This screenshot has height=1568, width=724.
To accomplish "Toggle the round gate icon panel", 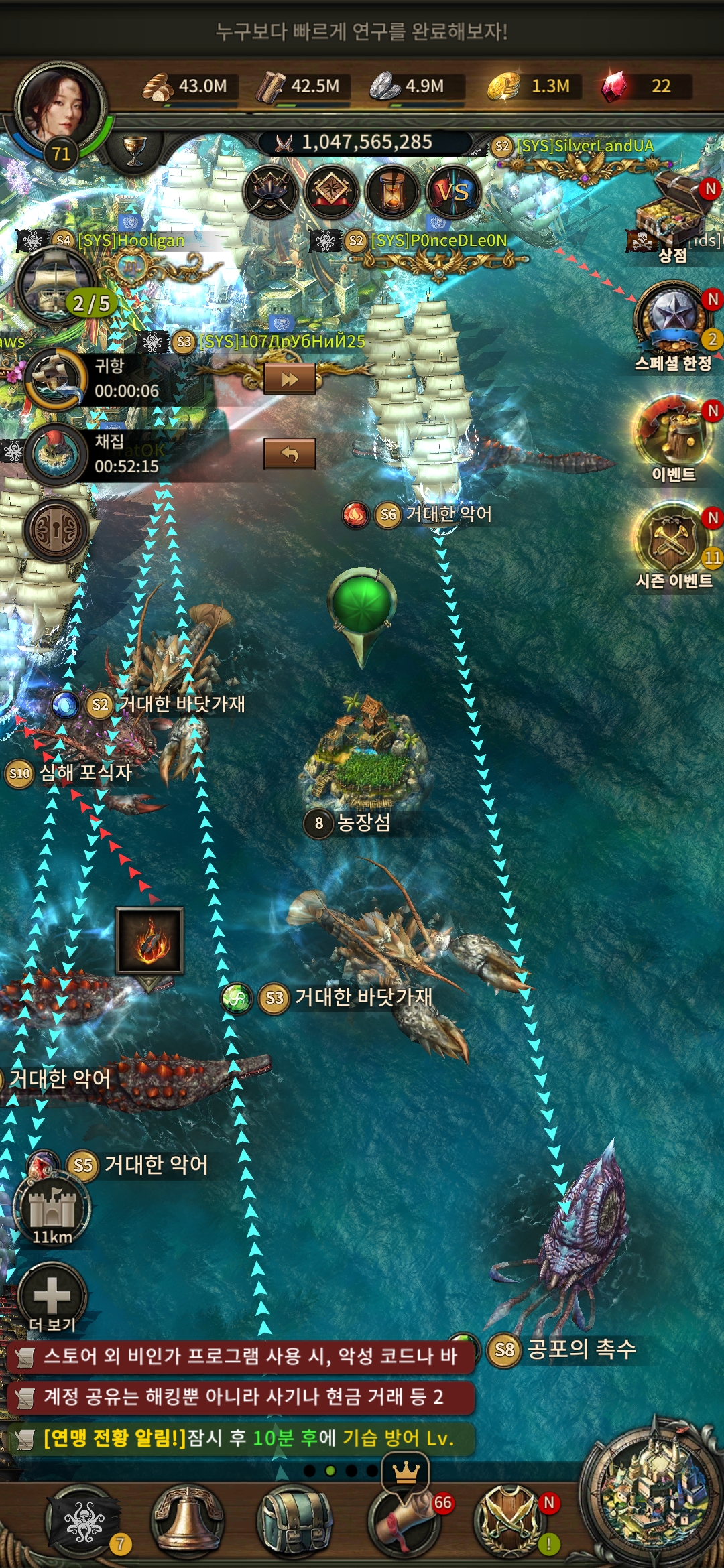I will pyautogui.click(x=56, y=531).
